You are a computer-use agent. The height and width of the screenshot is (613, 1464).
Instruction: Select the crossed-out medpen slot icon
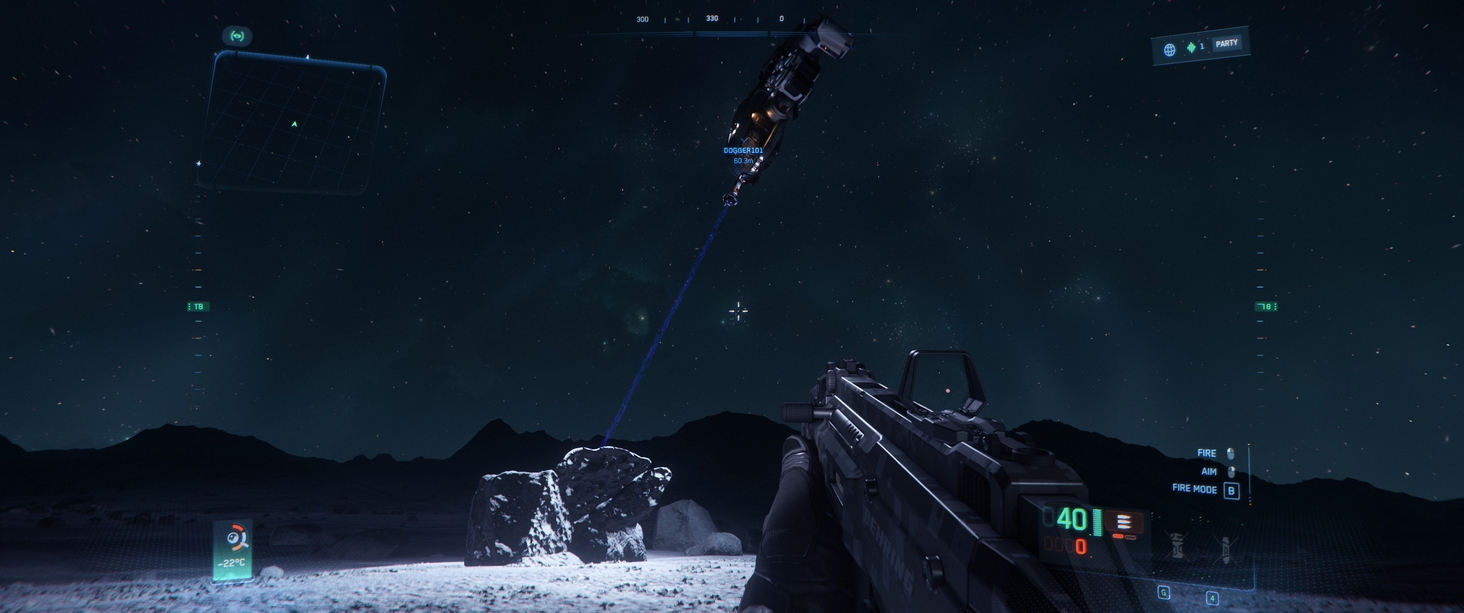point(1226,547)
